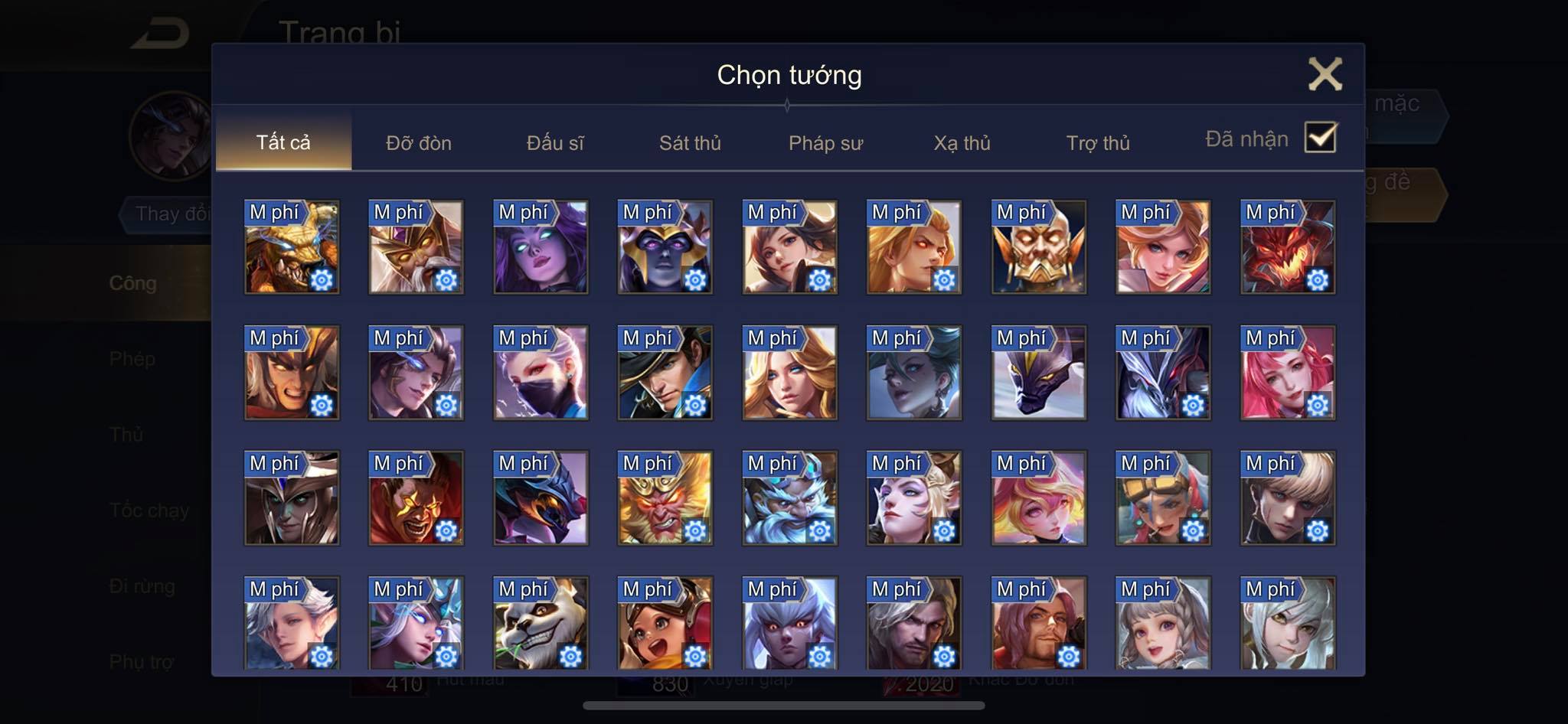Select the Tất cả tab
The width and height of the screenshot is (1568, 724).
[283, 142]
